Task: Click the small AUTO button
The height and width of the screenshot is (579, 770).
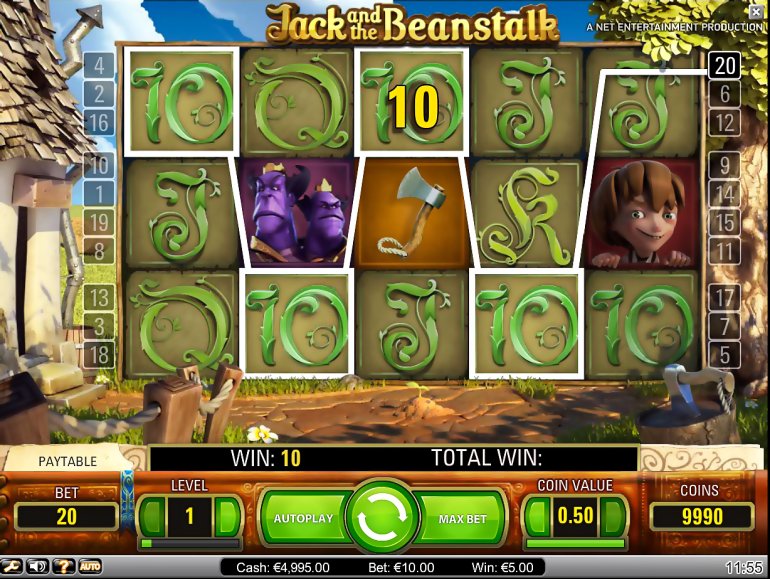Action: click(91, 567)
